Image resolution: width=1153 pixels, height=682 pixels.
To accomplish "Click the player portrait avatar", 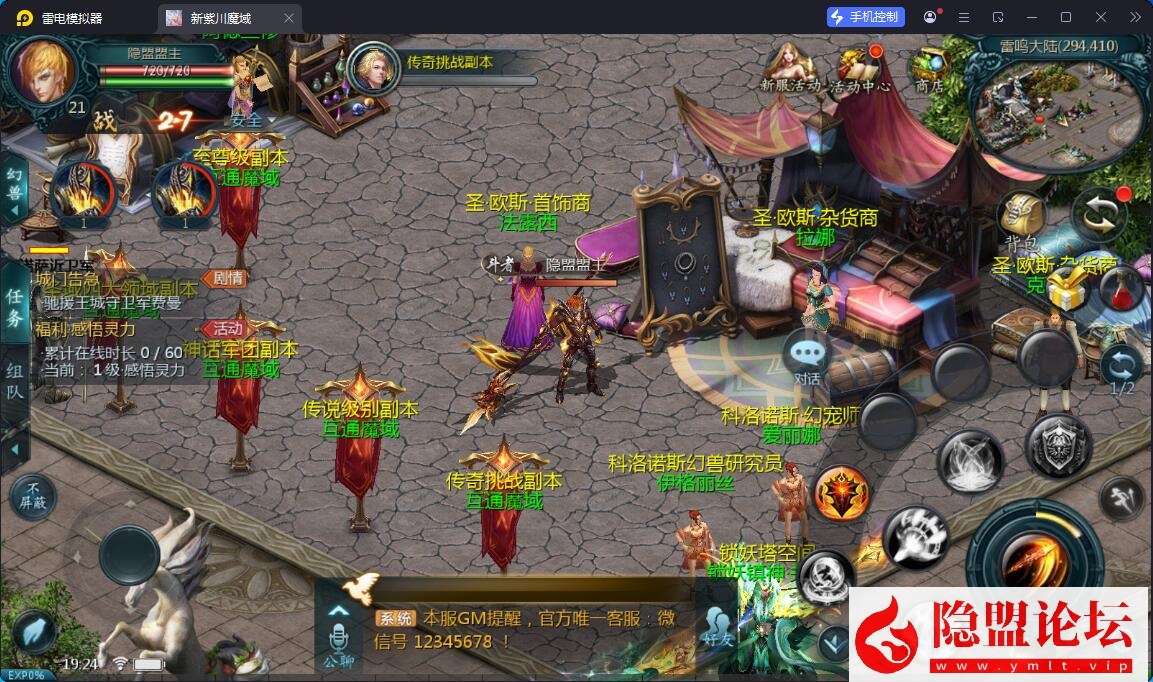I will coord(42,71).
